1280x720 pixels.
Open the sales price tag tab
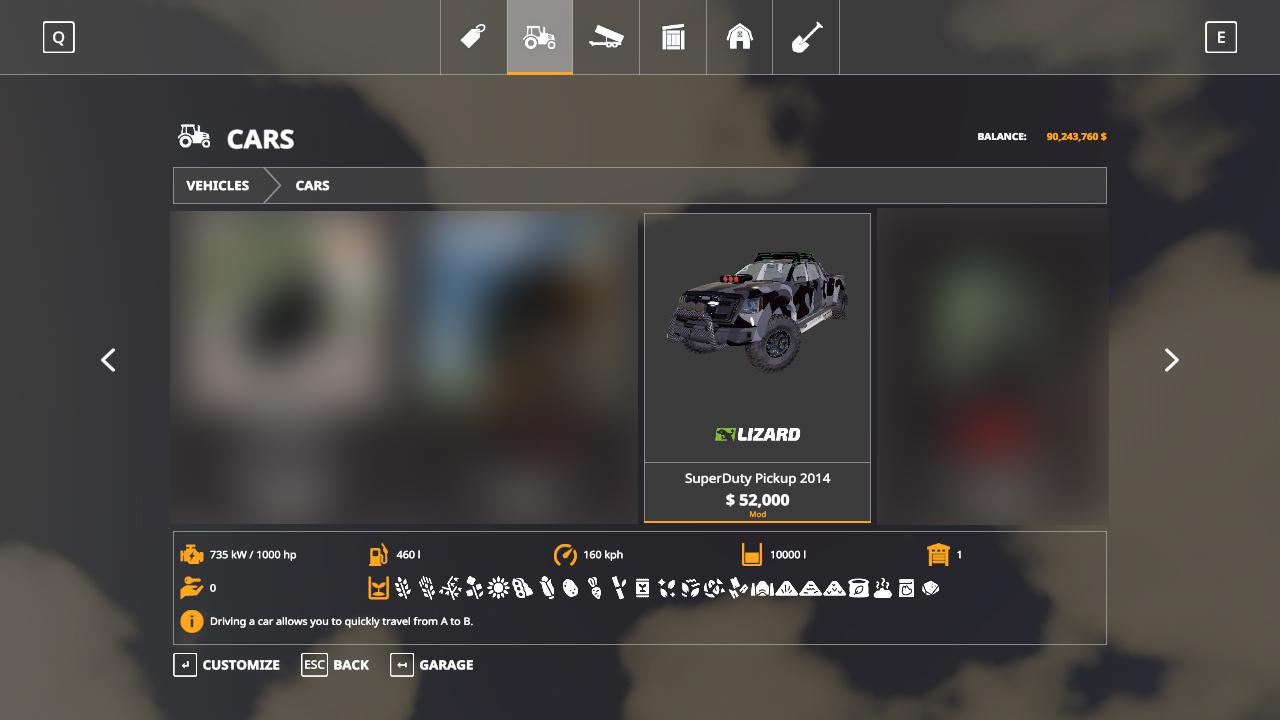(473, 37)
